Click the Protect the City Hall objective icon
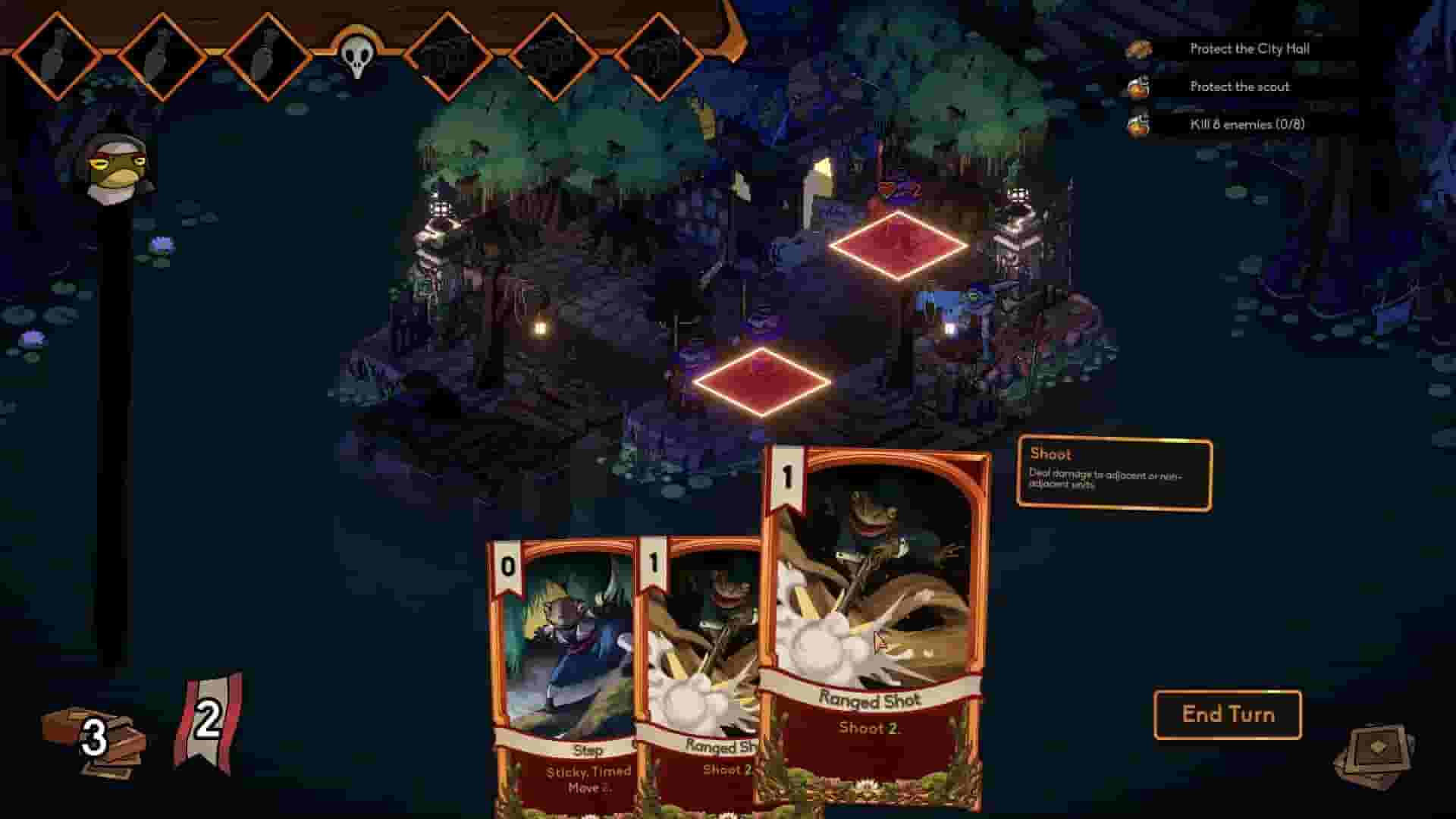Viewport: 1456px width, 819px height. (1139, 48)
